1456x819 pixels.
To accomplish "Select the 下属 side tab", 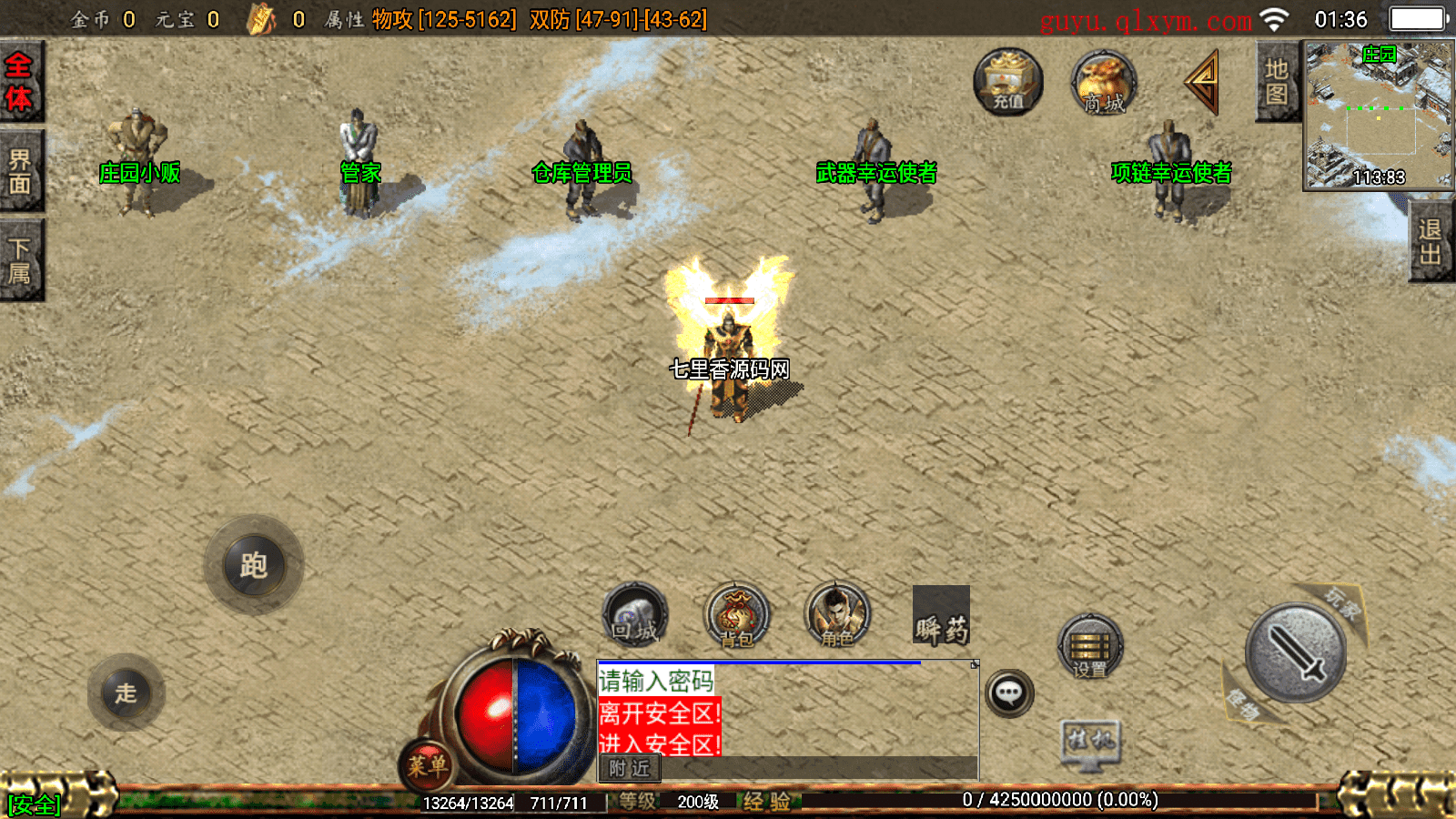I will tap(19, 260).
